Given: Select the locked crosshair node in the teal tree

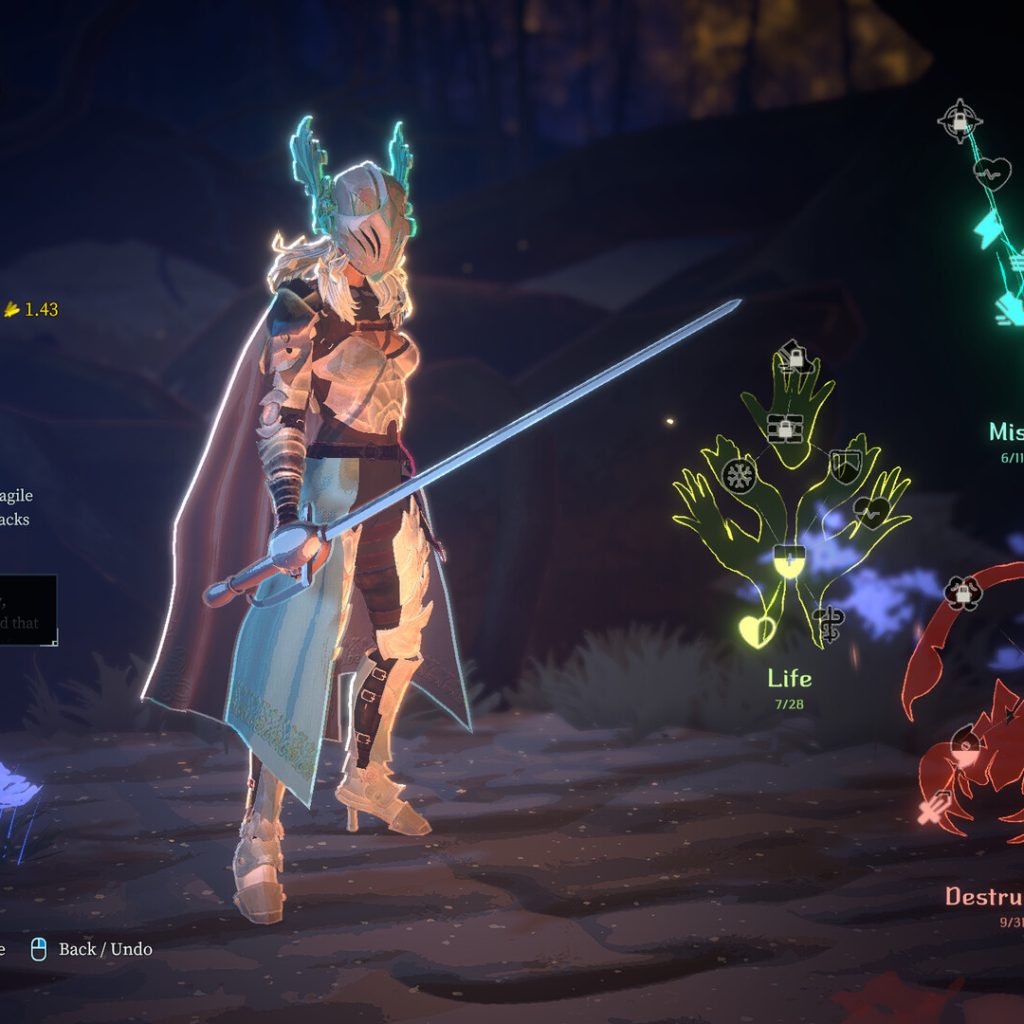Looking at the screenshot, I should click(x=959, y=121).
